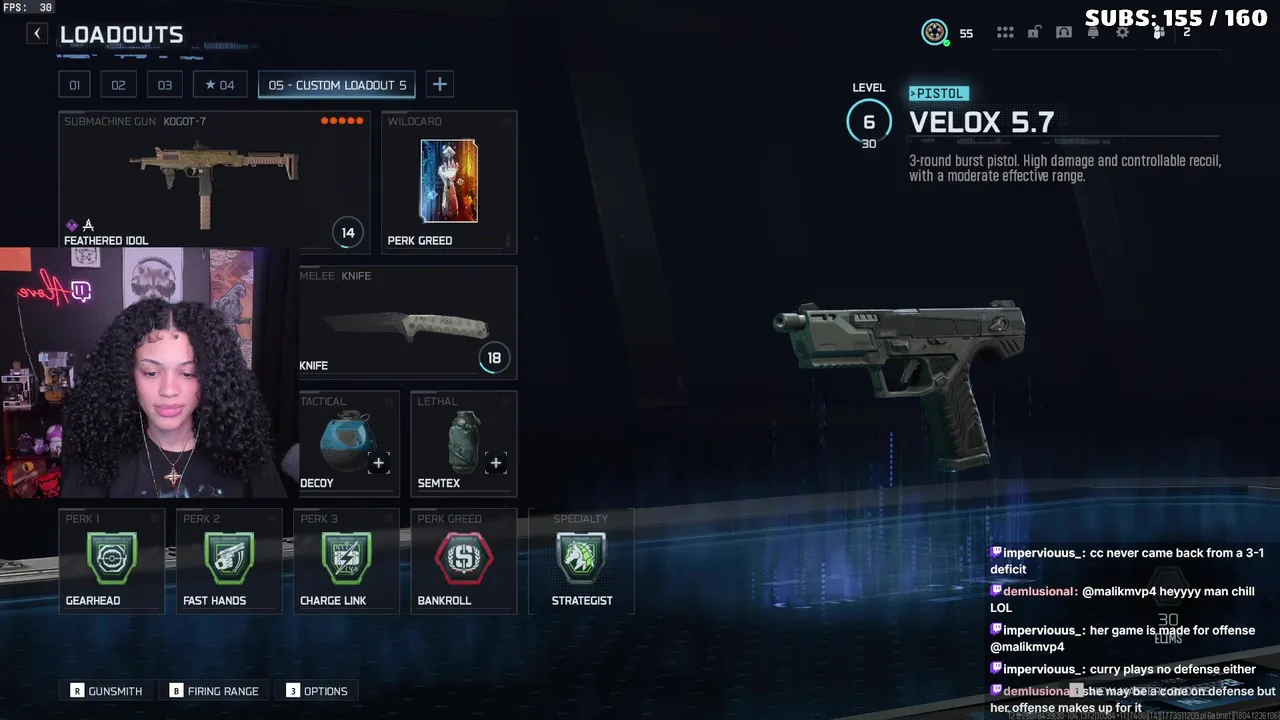This screenshot has width=1280, height=720.
Task: Open the settings gear icon
Action: click(1123, 33)
